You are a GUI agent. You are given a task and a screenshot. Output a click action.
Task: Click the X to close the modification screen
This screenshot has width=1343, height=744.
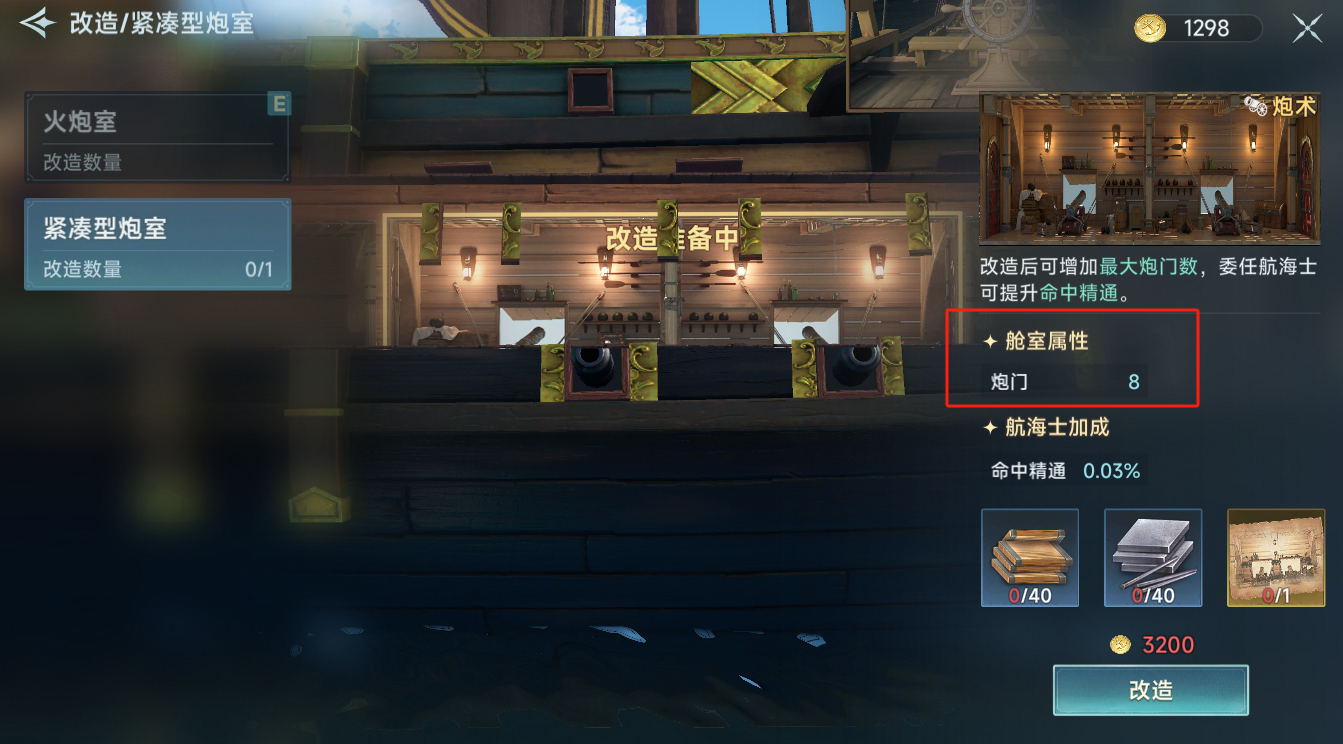1307,28
